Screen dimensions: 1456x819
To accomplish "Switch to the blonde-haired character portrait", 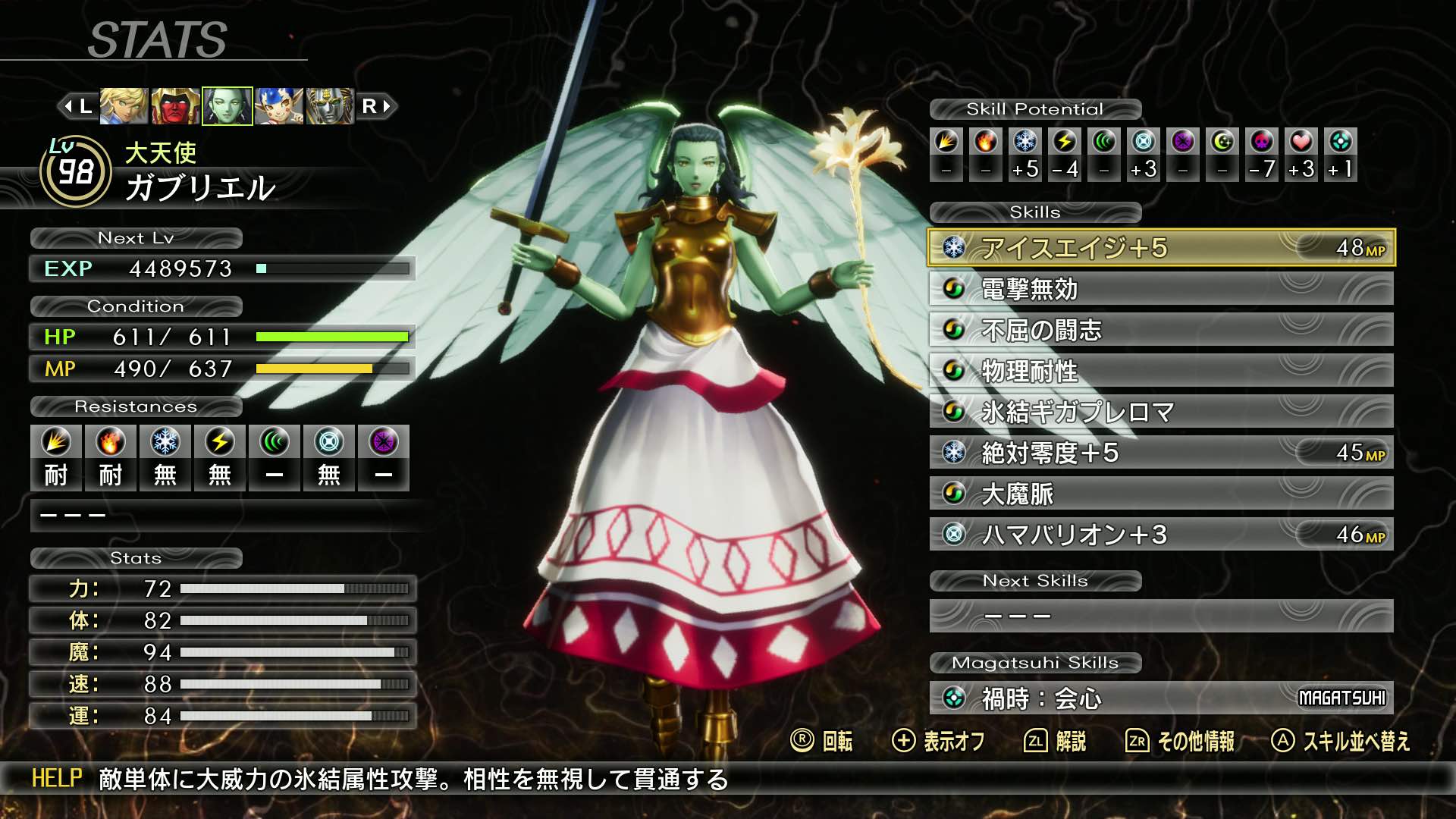I will click(x=124, y=106).
